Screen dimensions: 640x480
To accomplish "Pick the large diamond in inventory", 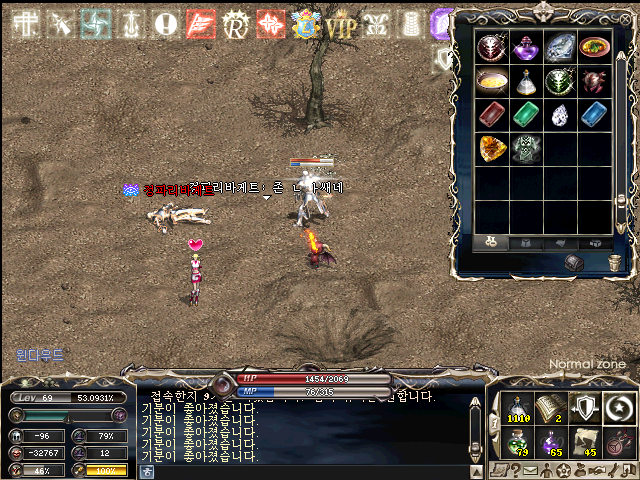I will pos(560,46).
